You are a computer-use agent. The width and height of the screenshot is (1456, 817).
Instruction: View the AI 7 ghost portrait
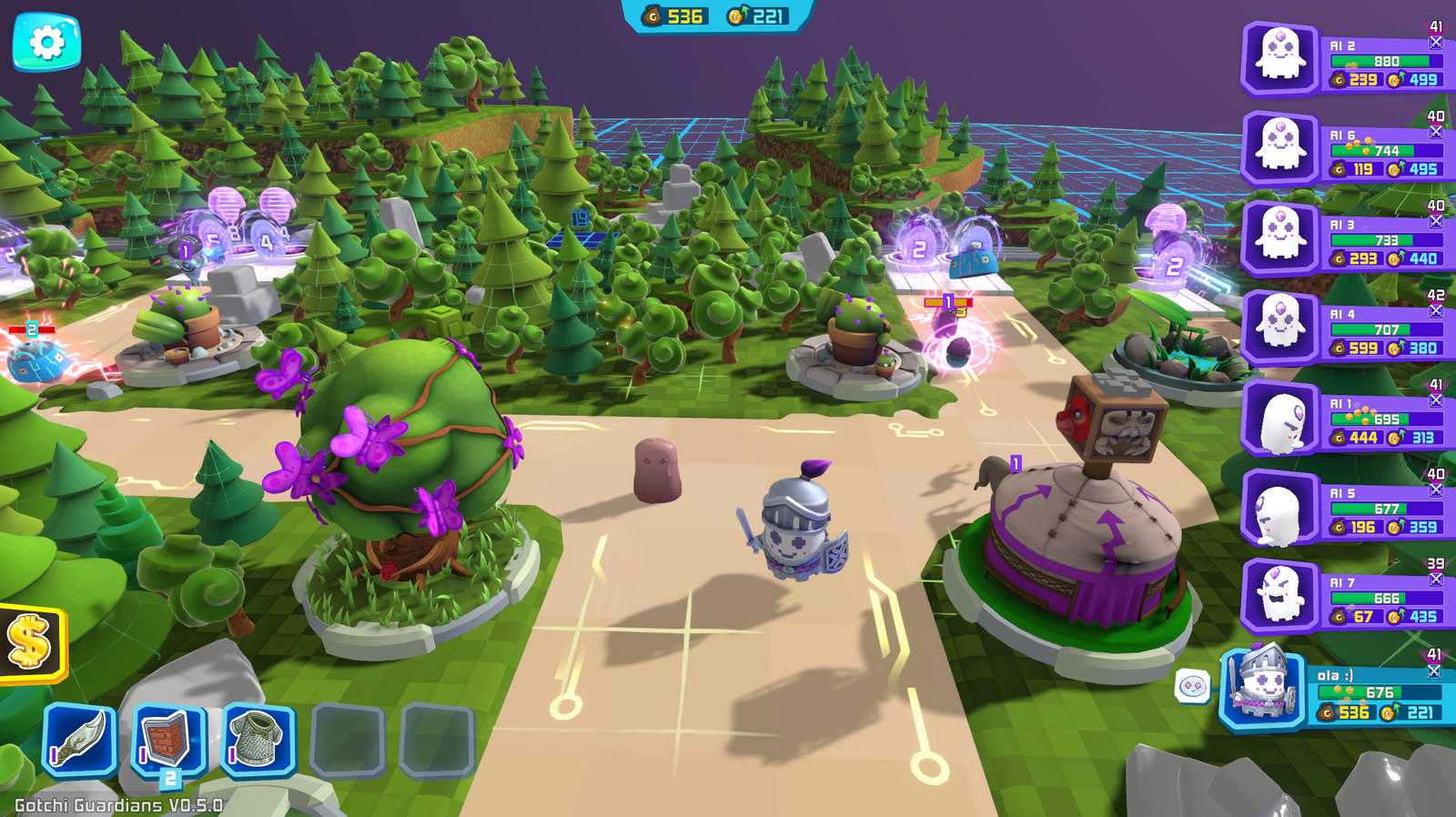tap(1280, 595)
